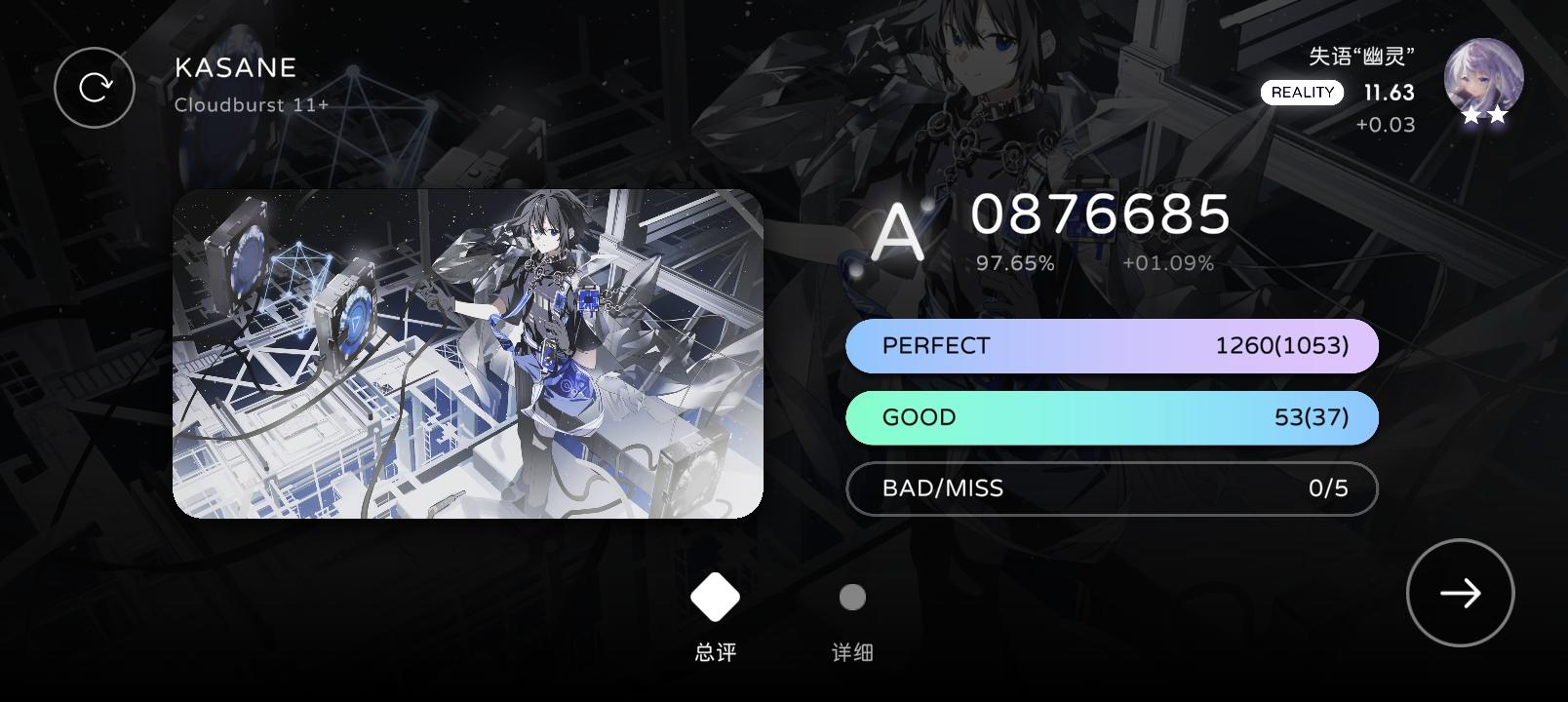Viewport: 1568px width, 702px height.
Task: Click the REALITY rating badge
Action: tap(1302, 92)
